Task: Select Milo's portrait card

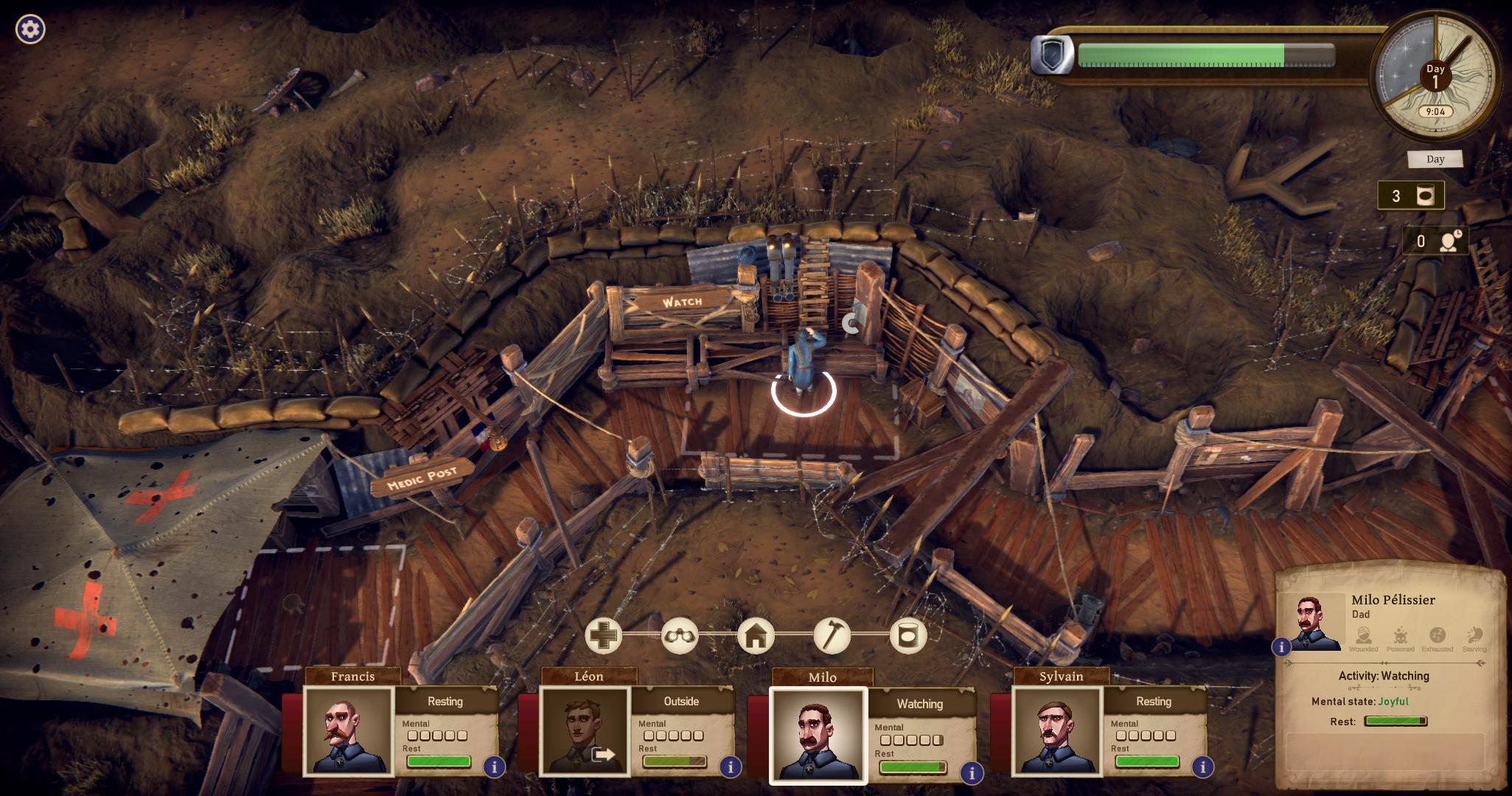Action: 818,734
